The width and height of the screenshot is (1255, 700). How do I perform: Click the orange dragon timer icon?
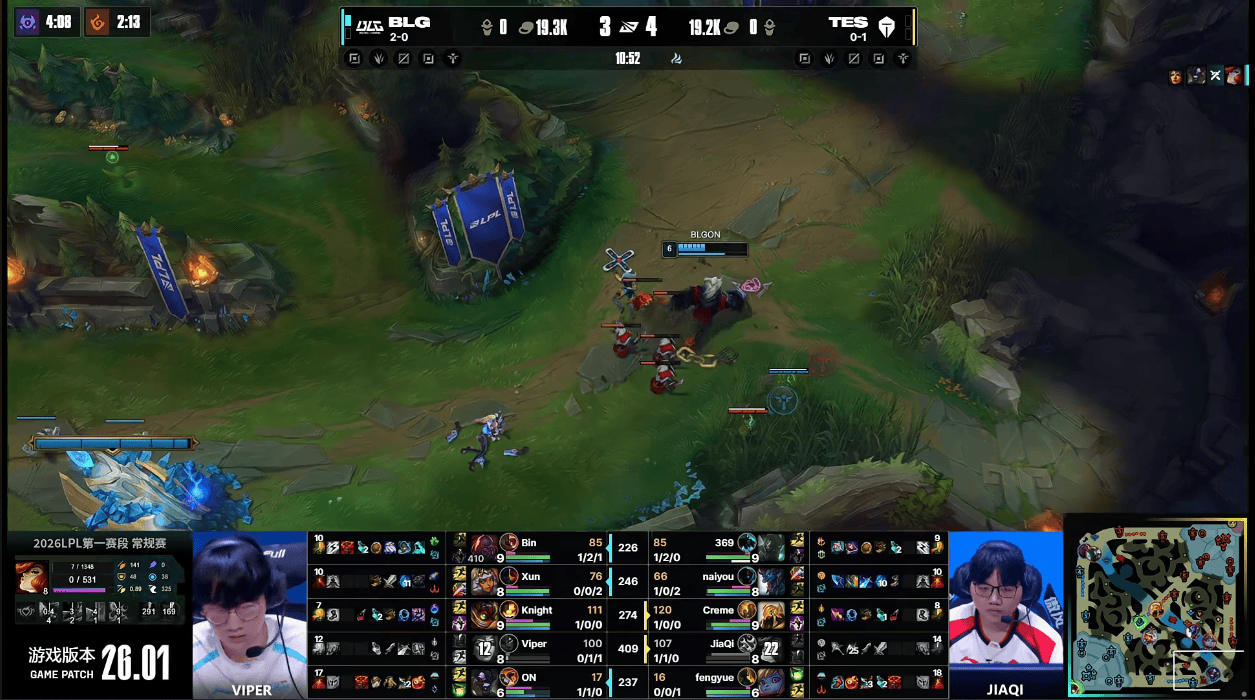(97, 22)
